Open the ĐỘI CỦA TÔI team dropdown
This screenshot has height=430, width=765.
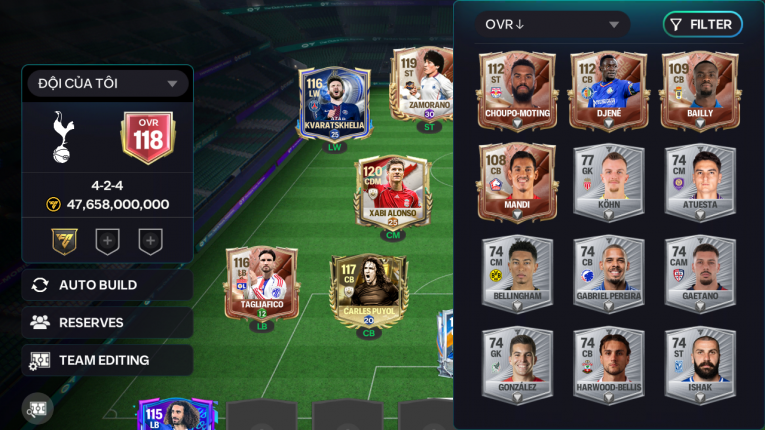click(108, 84)
